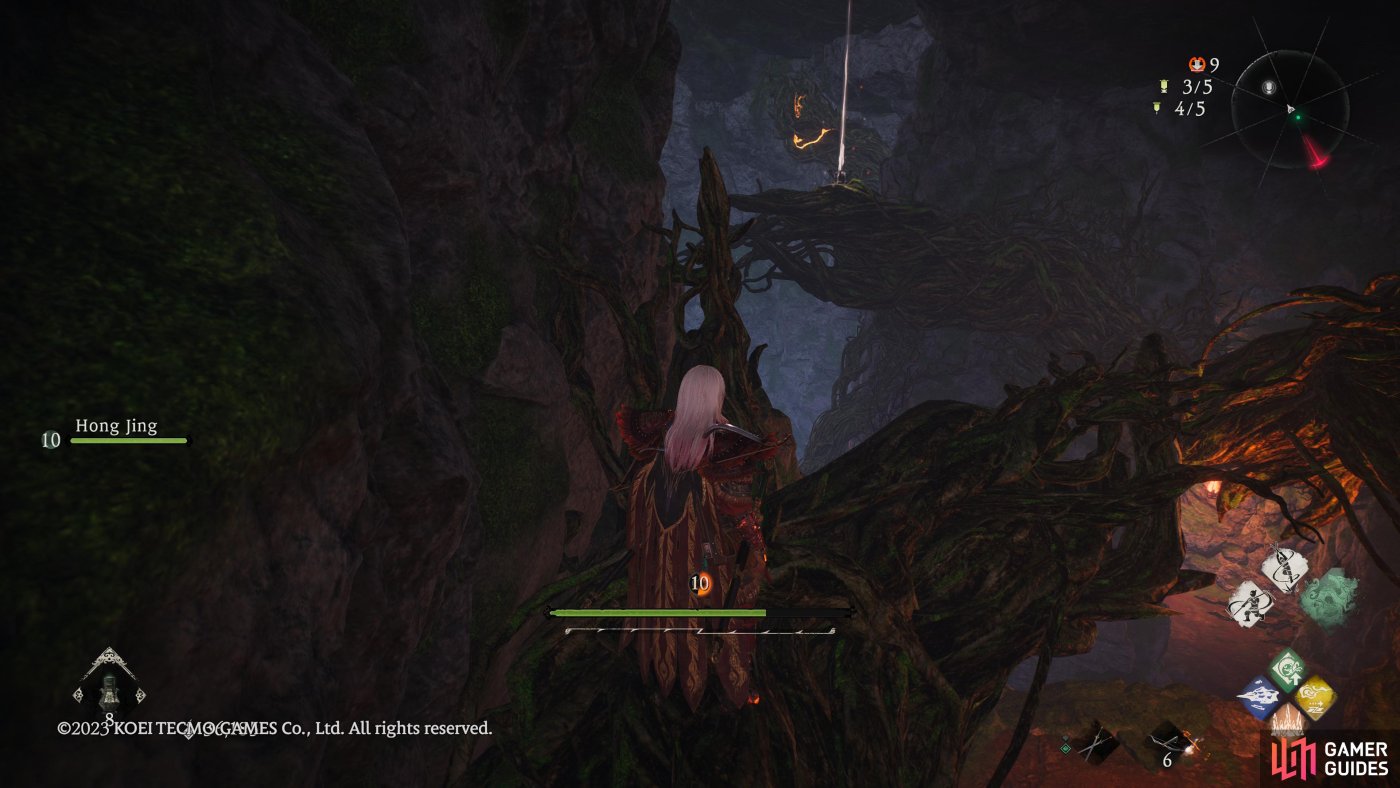
Task: Cast the green wood spell icon
Action: (1287, 669)
